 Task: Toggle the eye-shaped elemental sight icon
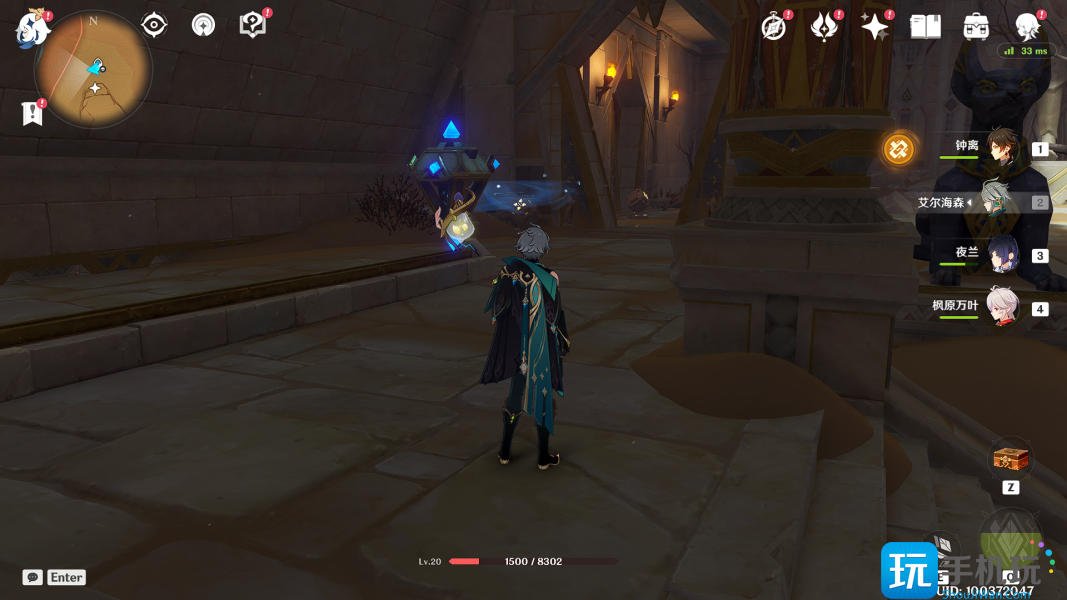point(154,25)
